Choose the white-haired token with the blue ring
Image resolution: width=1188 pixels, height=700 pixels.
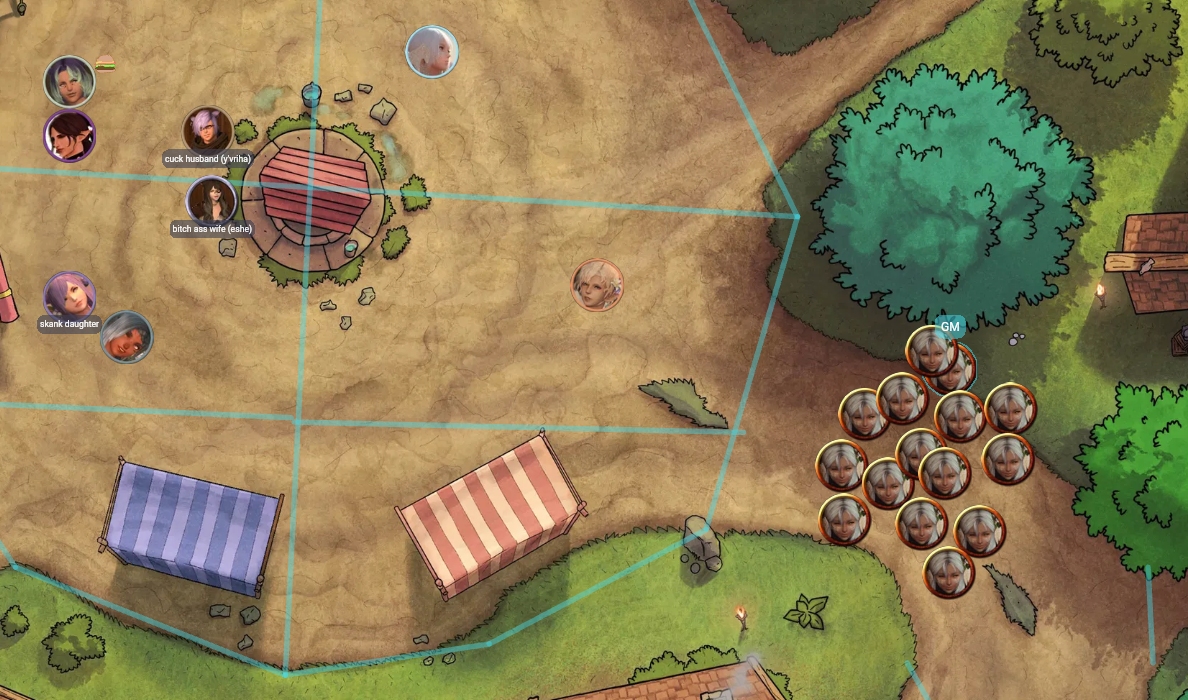[432, 51]
